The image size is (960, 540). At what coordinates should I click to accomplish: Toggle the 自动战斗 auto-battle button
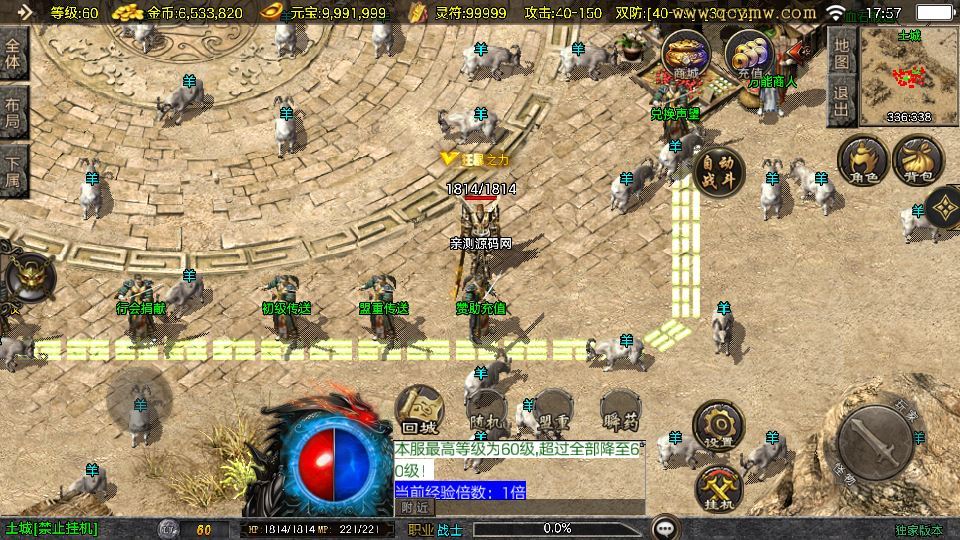tap(717, 172)
